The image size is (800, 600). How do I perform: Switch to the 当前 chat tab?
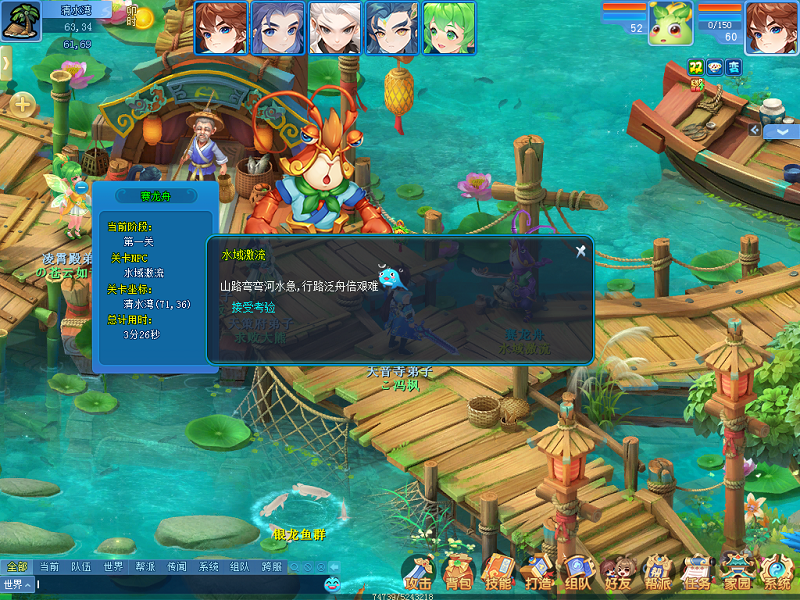point(49,567)
